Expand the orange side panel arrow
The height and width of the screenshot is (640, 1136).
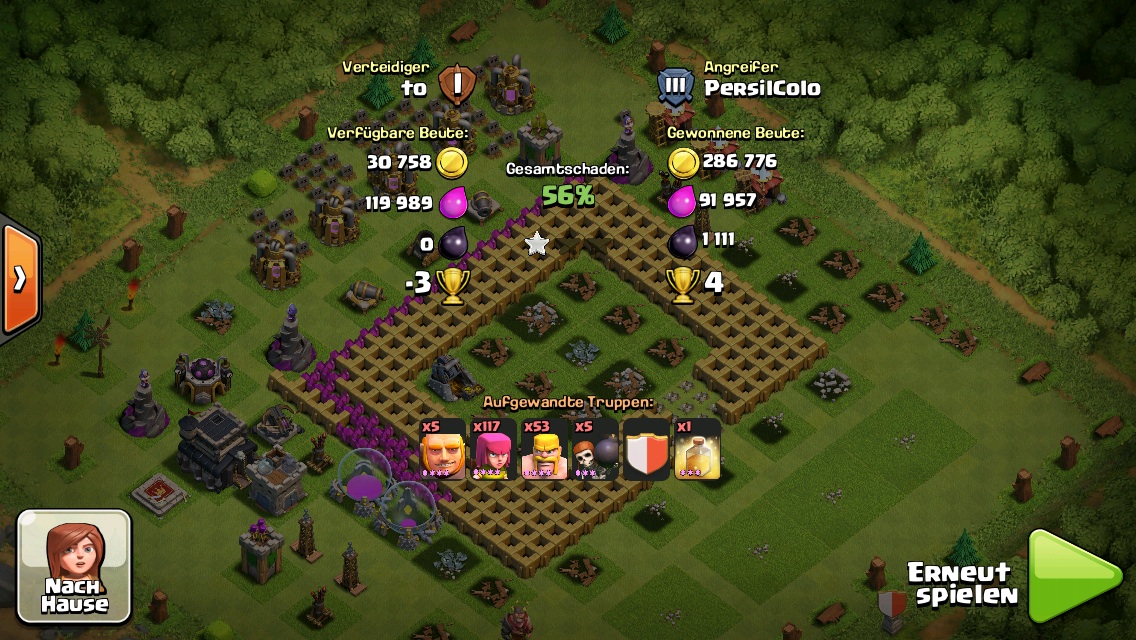pyautogui.click(x=20, y=278)
